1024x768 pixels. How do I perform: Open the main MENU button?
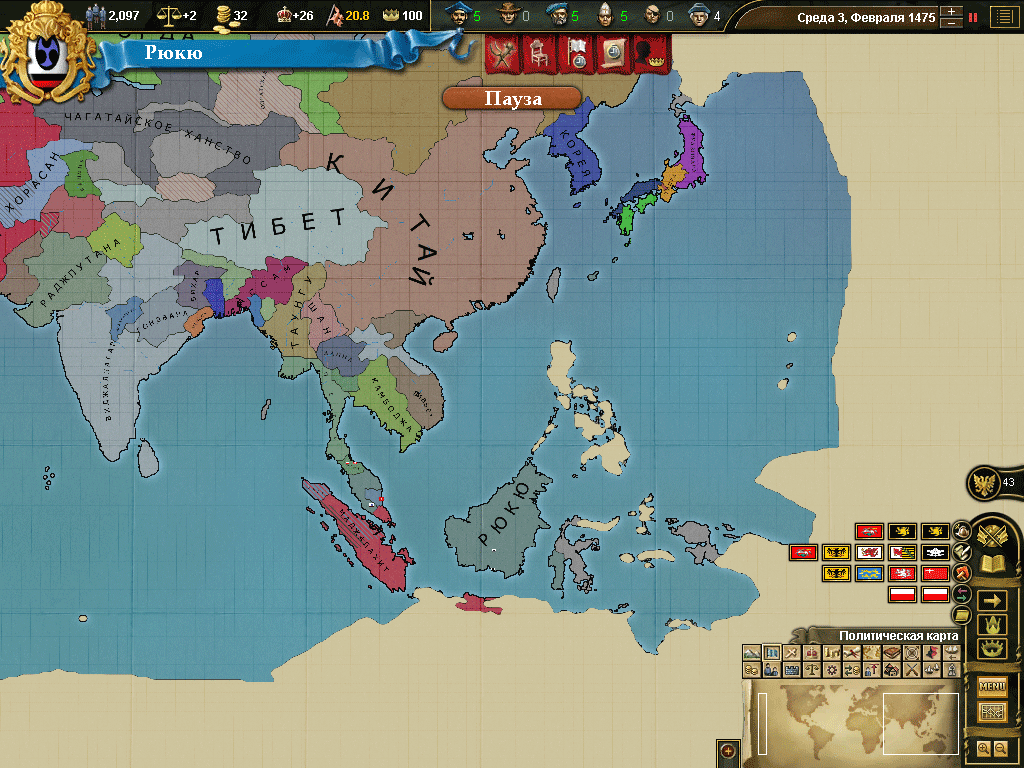click(x=992, y=686)
